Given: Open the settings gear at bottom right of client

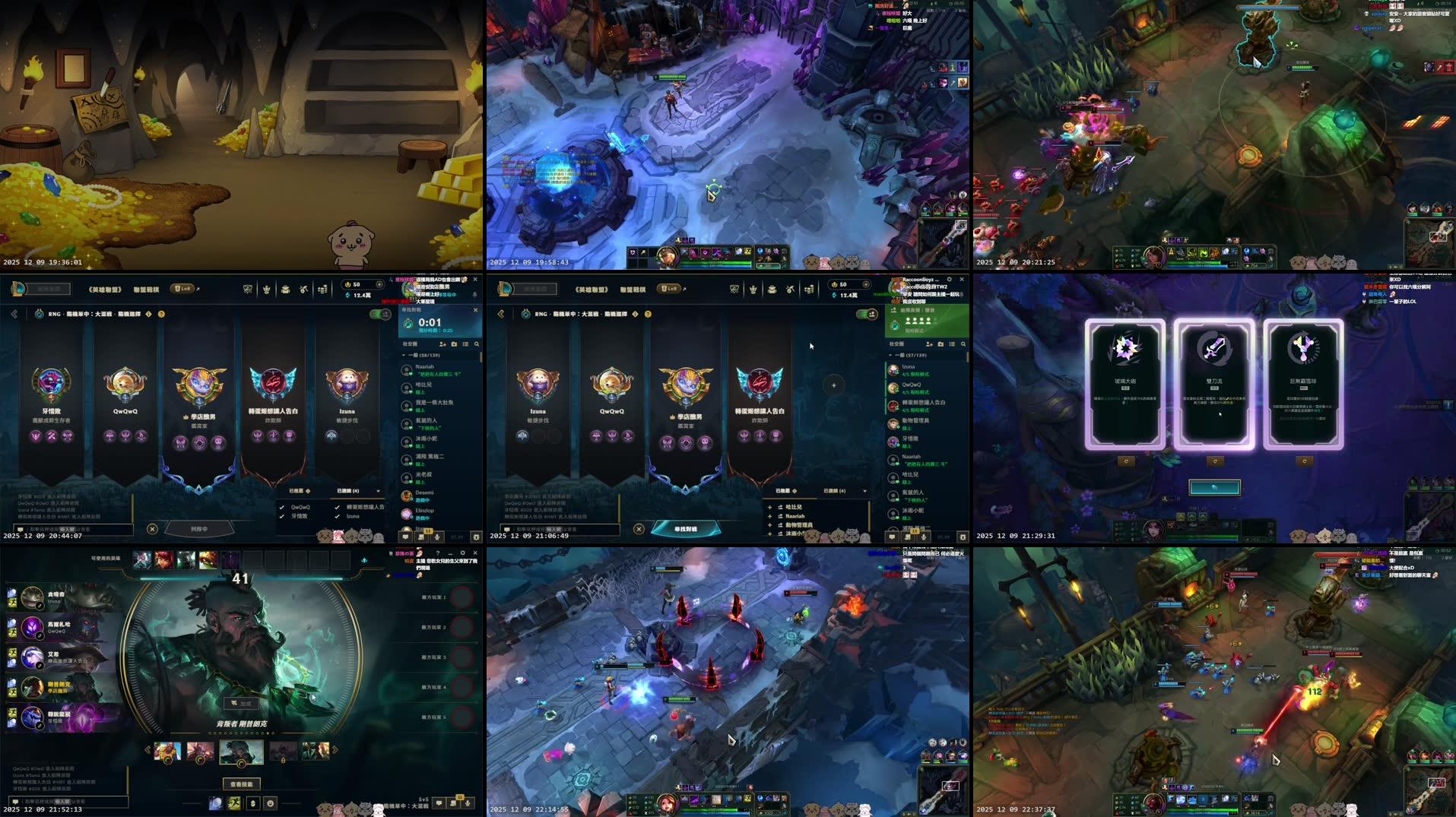Looking at the screenshot, I should (x=476, y=537).
